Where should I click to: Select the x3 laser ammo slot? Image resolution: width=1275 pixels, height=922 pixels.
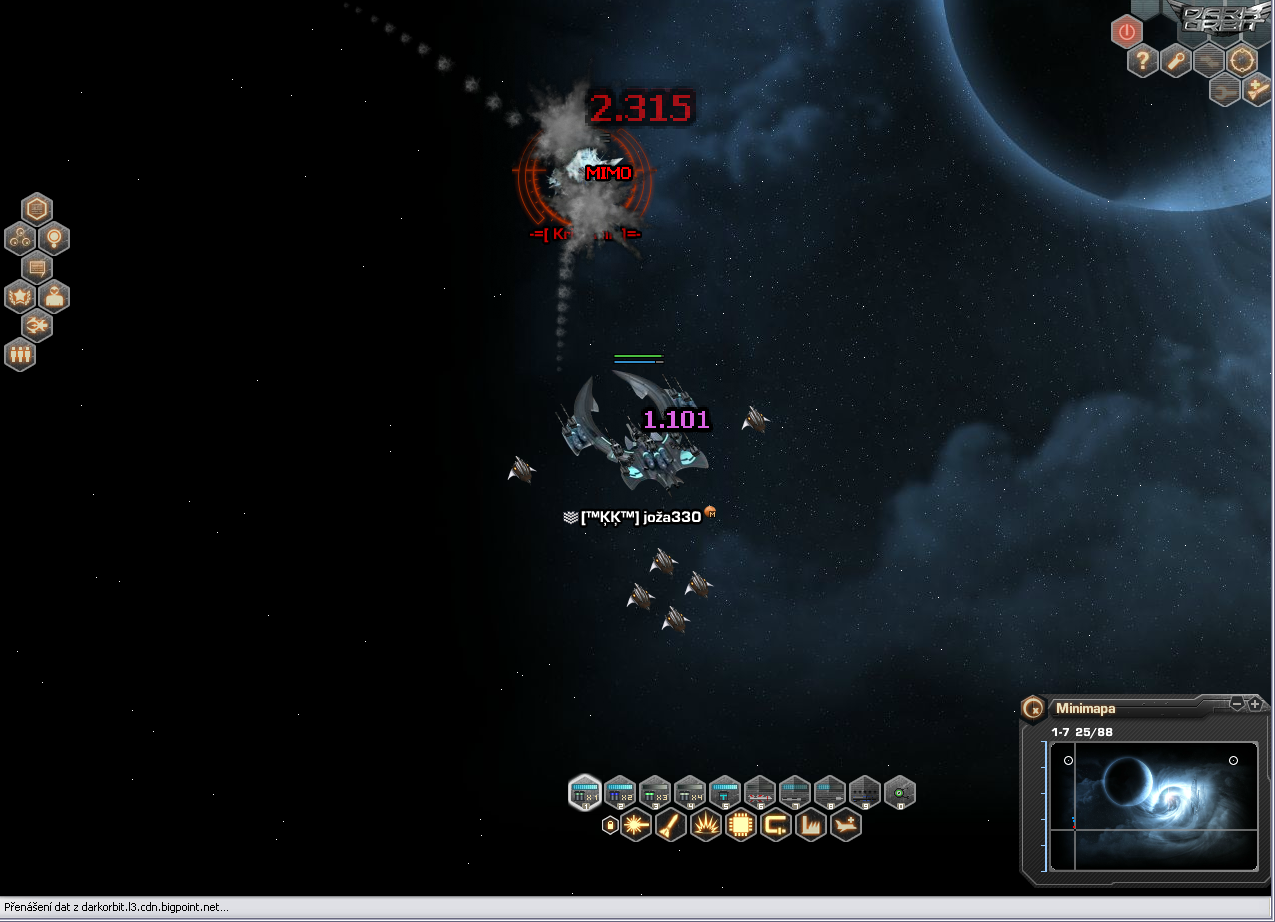coord(655,793)
